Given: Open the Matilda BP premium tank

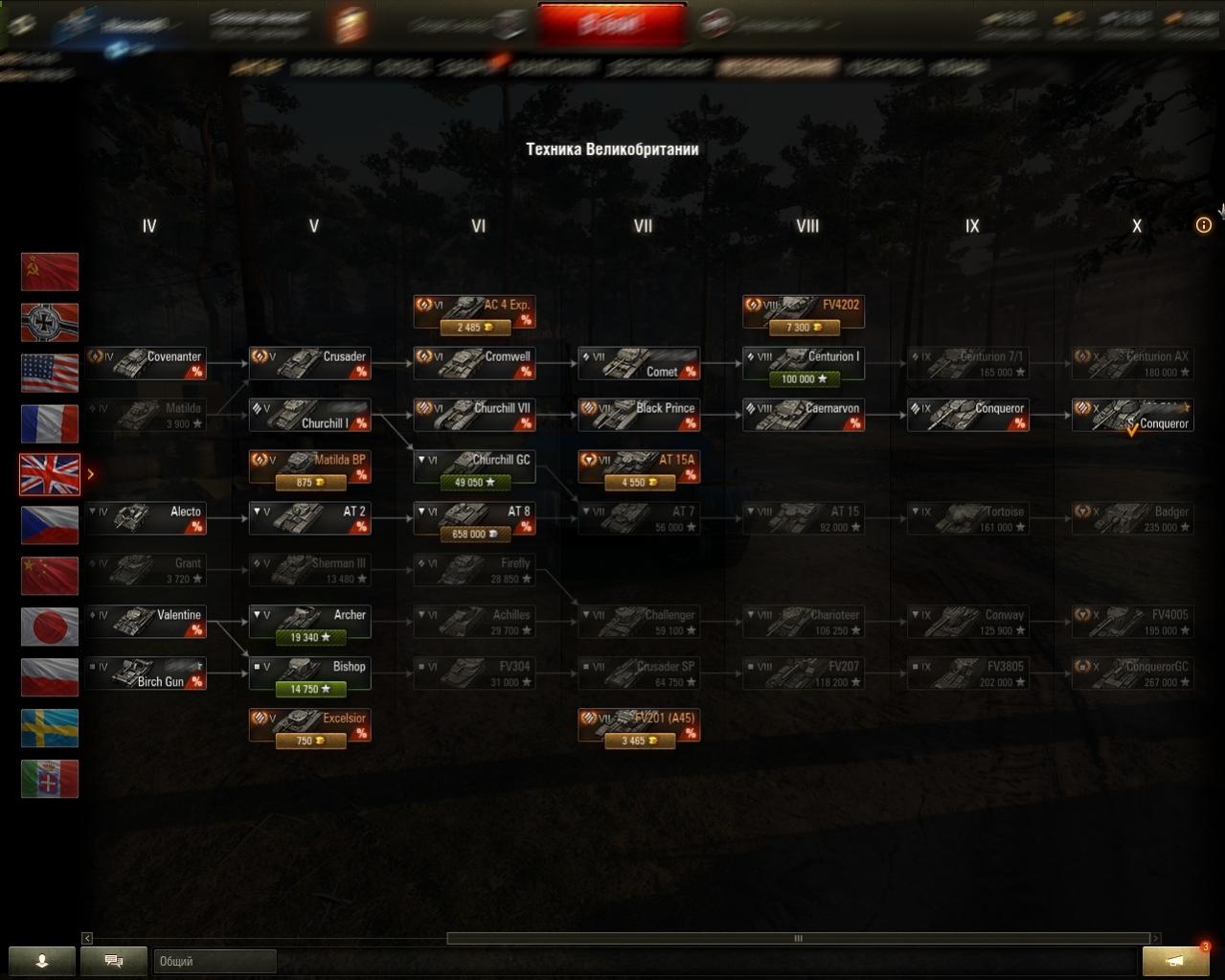Looking at the screenshot, I should [x=309, y=467].
